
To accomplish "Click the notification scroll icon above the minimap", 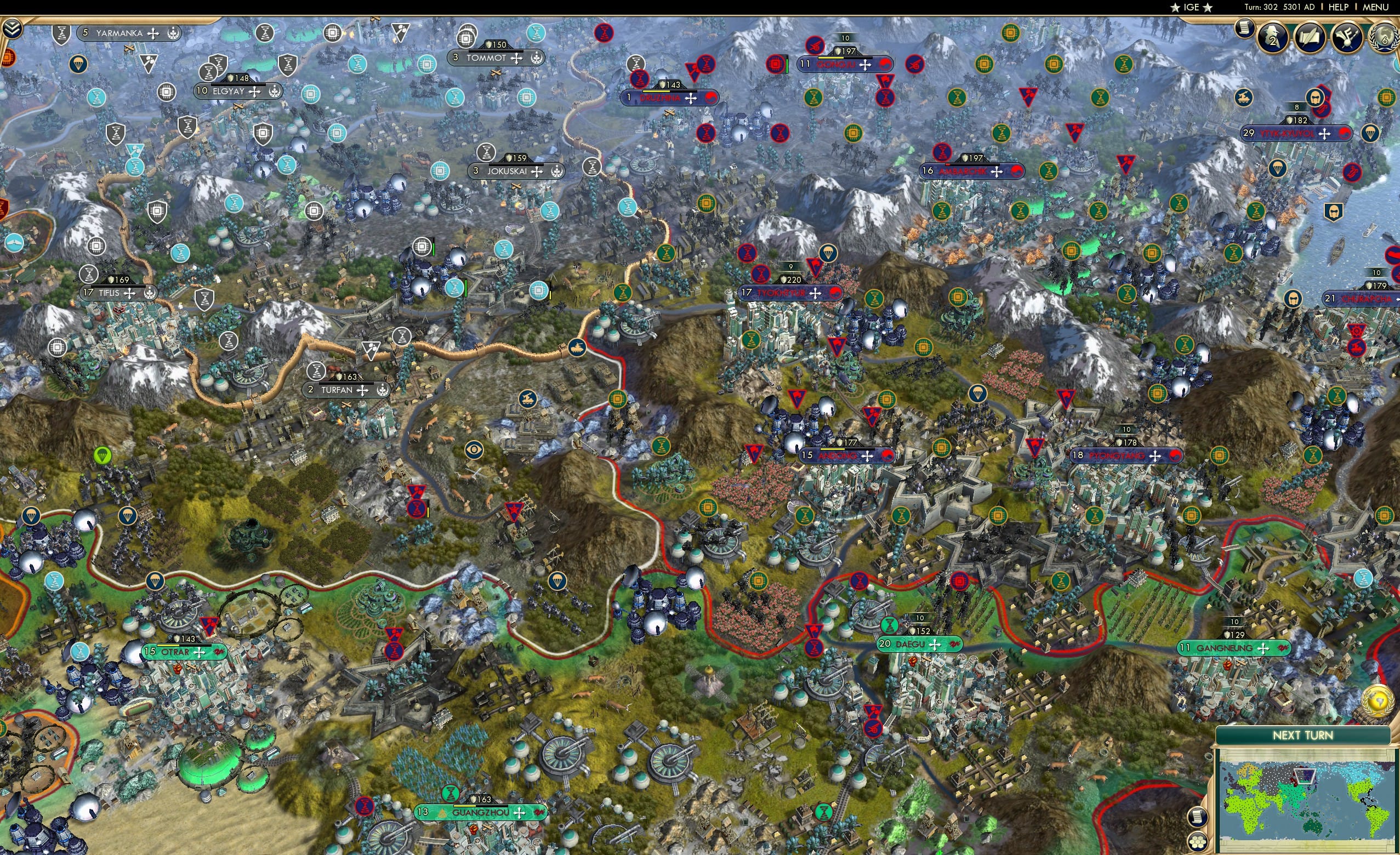I will 1198,817.
